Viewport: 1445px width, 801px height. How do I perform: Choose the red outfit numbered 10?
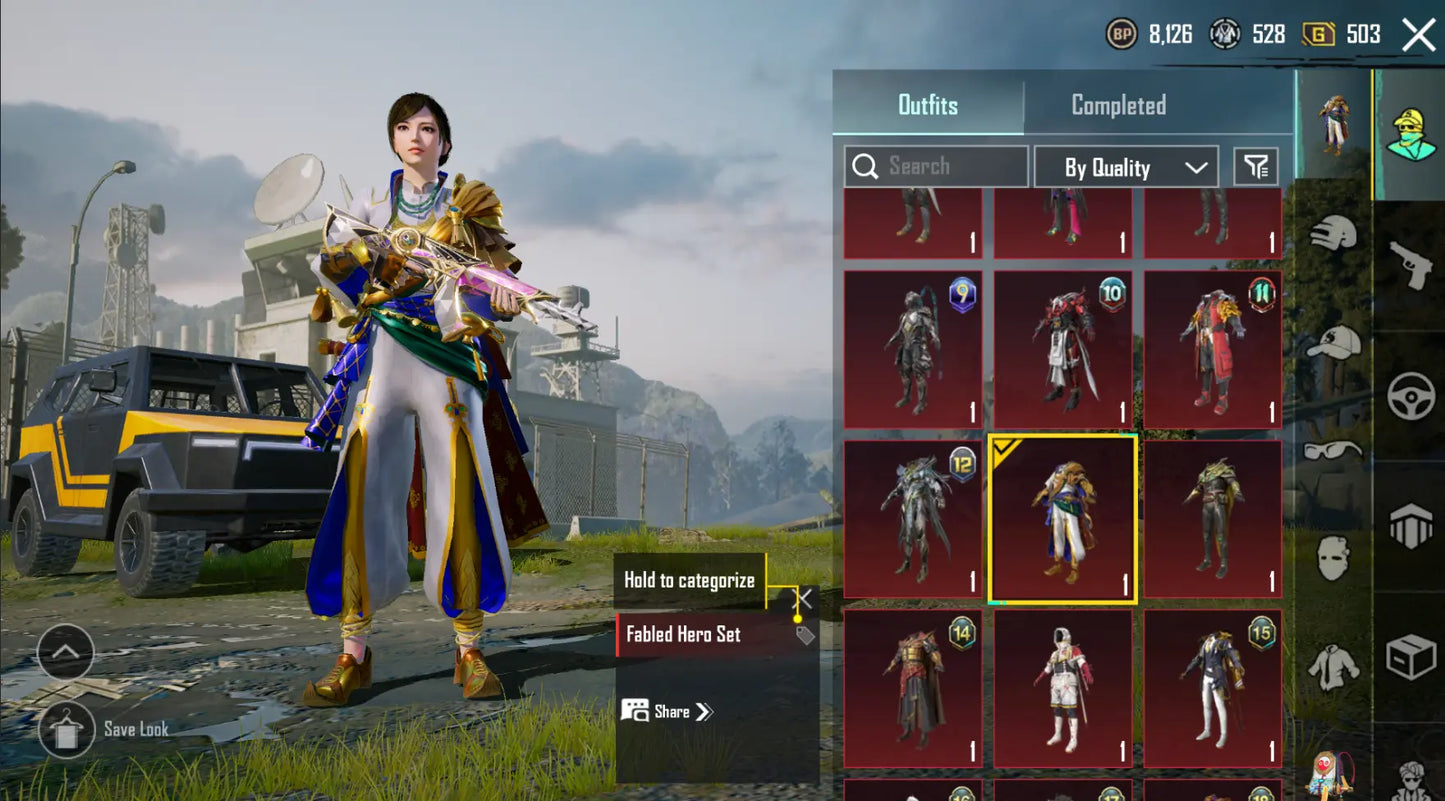[1063, 350]
